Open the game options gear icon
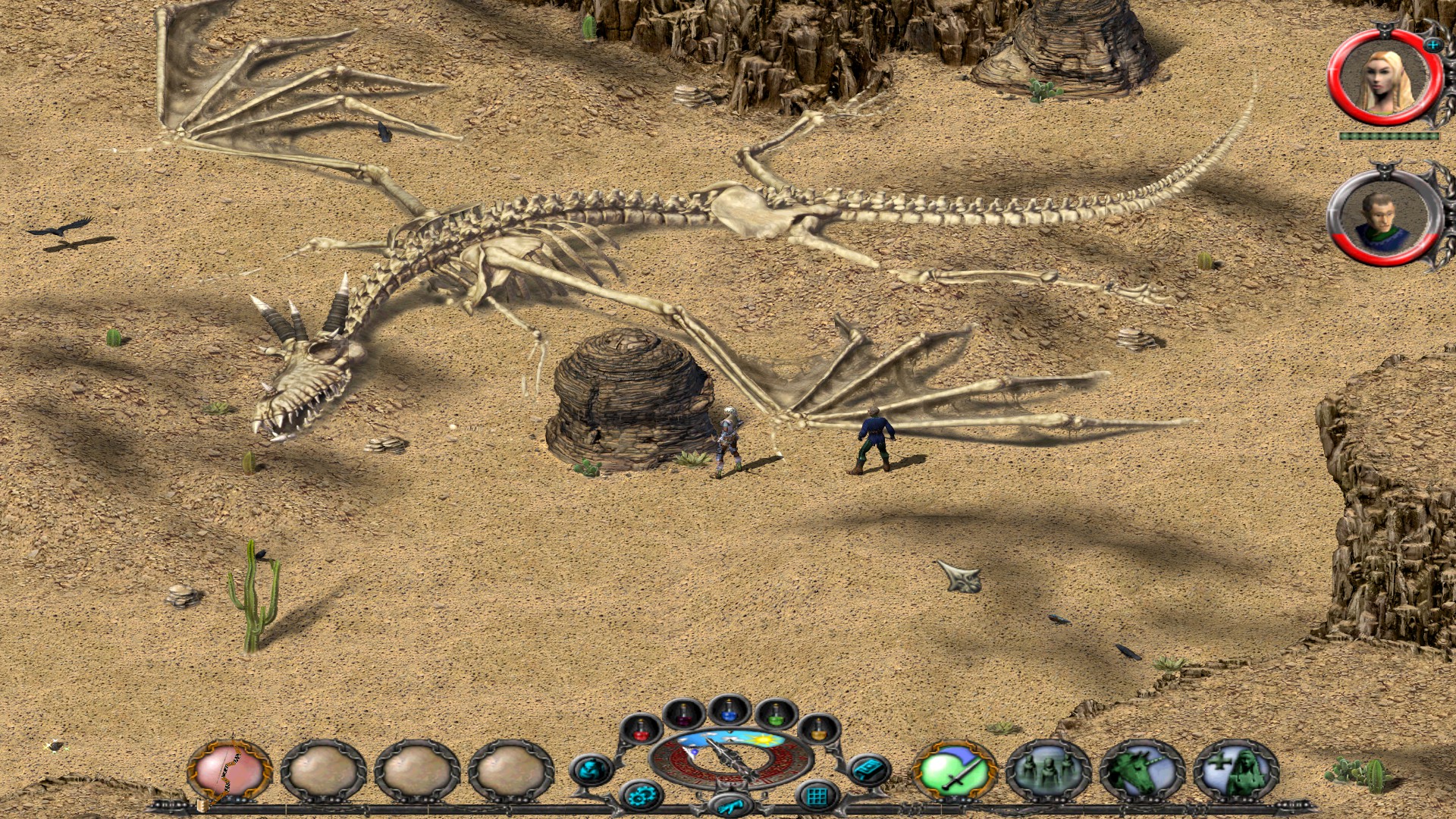This screenshot has width=1456, height=819. (x=643, y=796)
